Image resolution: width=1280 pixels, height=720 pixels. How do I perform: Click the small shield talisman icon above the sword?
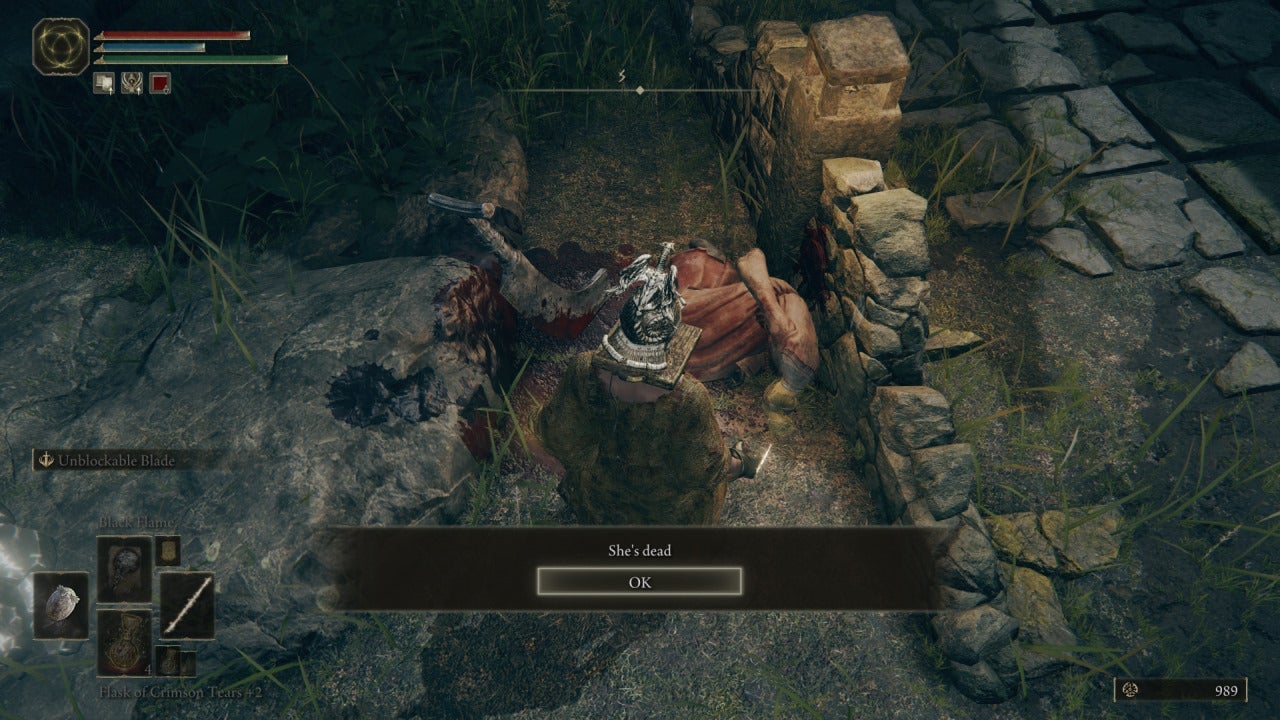166,551
